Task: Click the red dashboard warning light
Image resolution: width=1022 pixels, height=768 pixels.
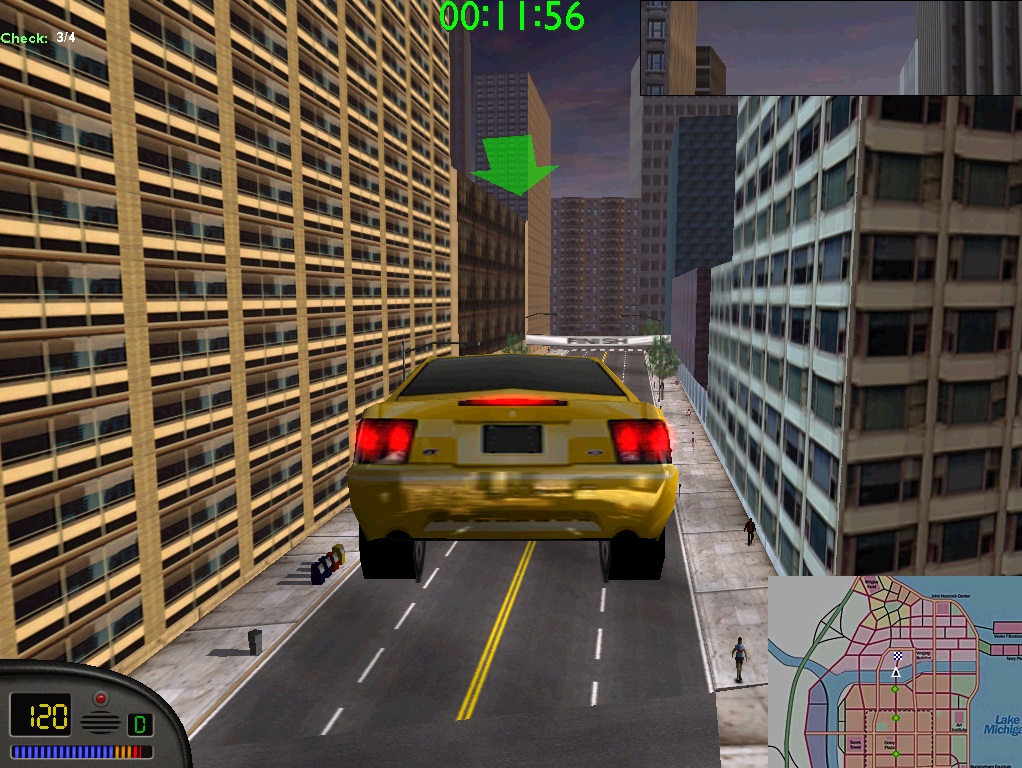Action: coord(100,697)
